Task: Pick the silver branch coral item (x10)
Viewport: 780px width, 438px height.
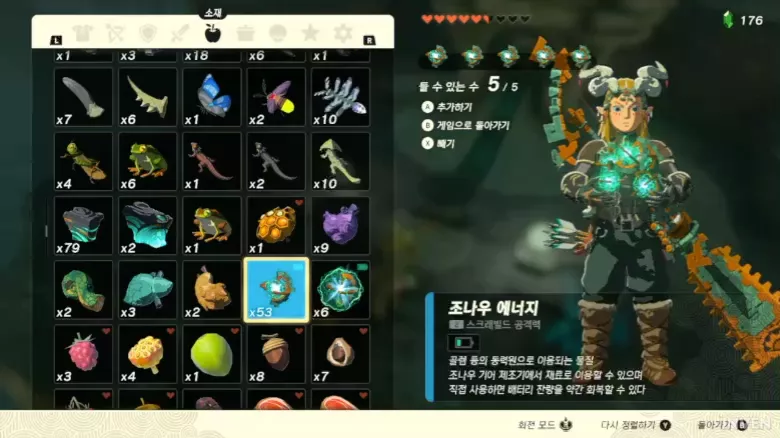Action: (x=340, y=97)
